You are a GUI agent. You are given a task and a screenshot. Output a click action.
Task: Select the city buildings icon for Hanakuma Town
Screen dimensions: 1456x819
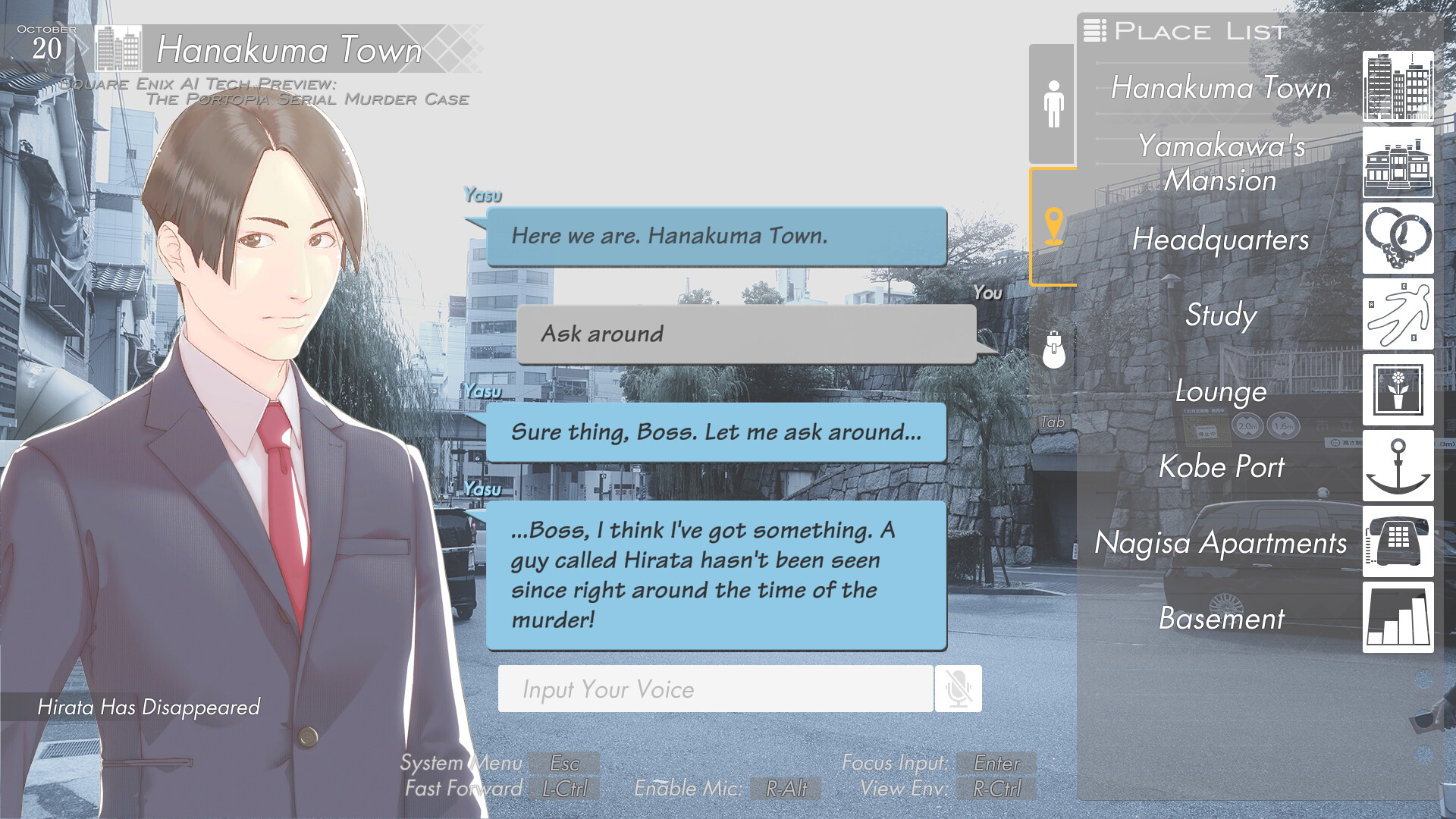1398,85
